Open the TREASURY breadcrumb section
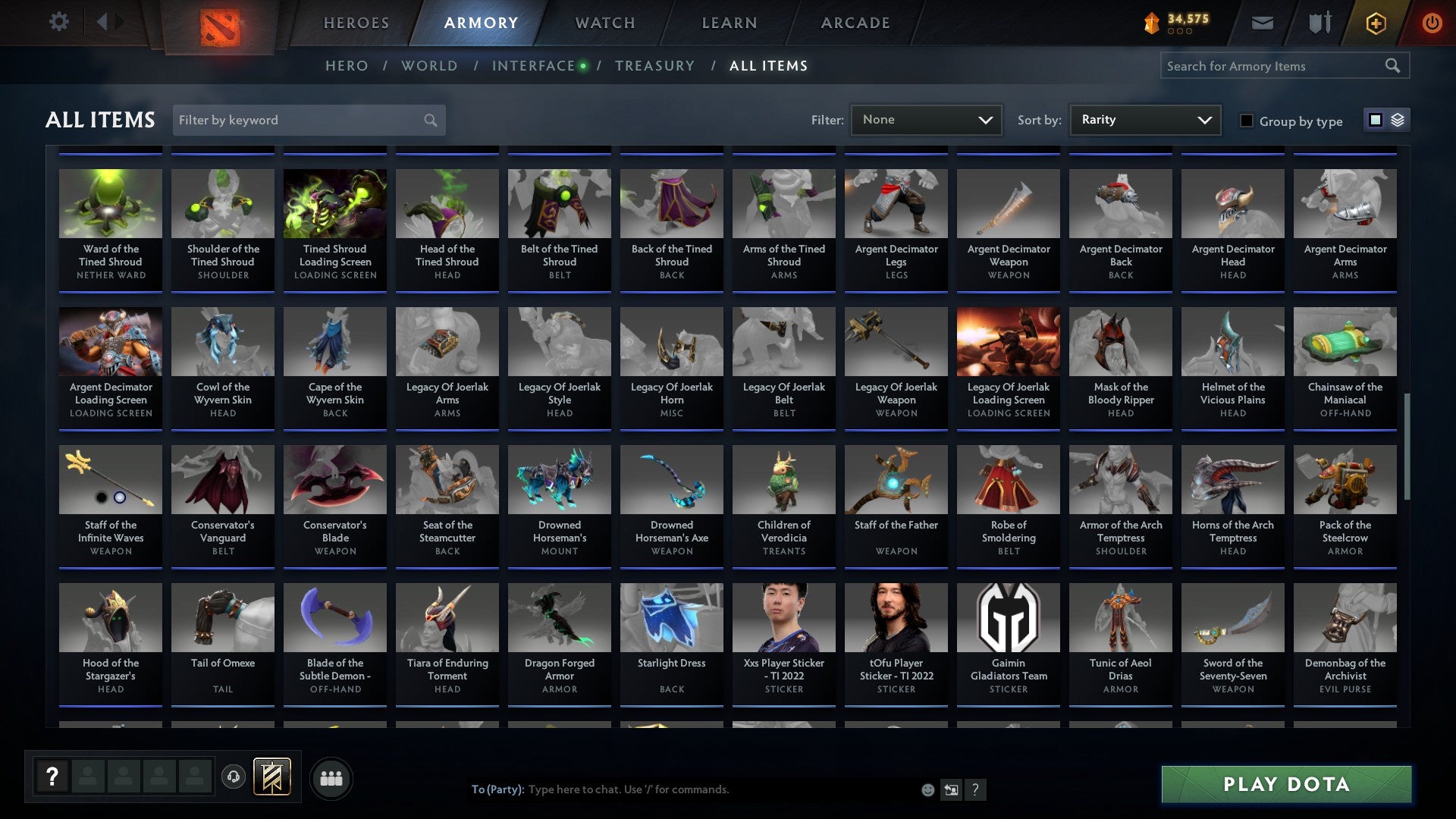 [655, 66]
